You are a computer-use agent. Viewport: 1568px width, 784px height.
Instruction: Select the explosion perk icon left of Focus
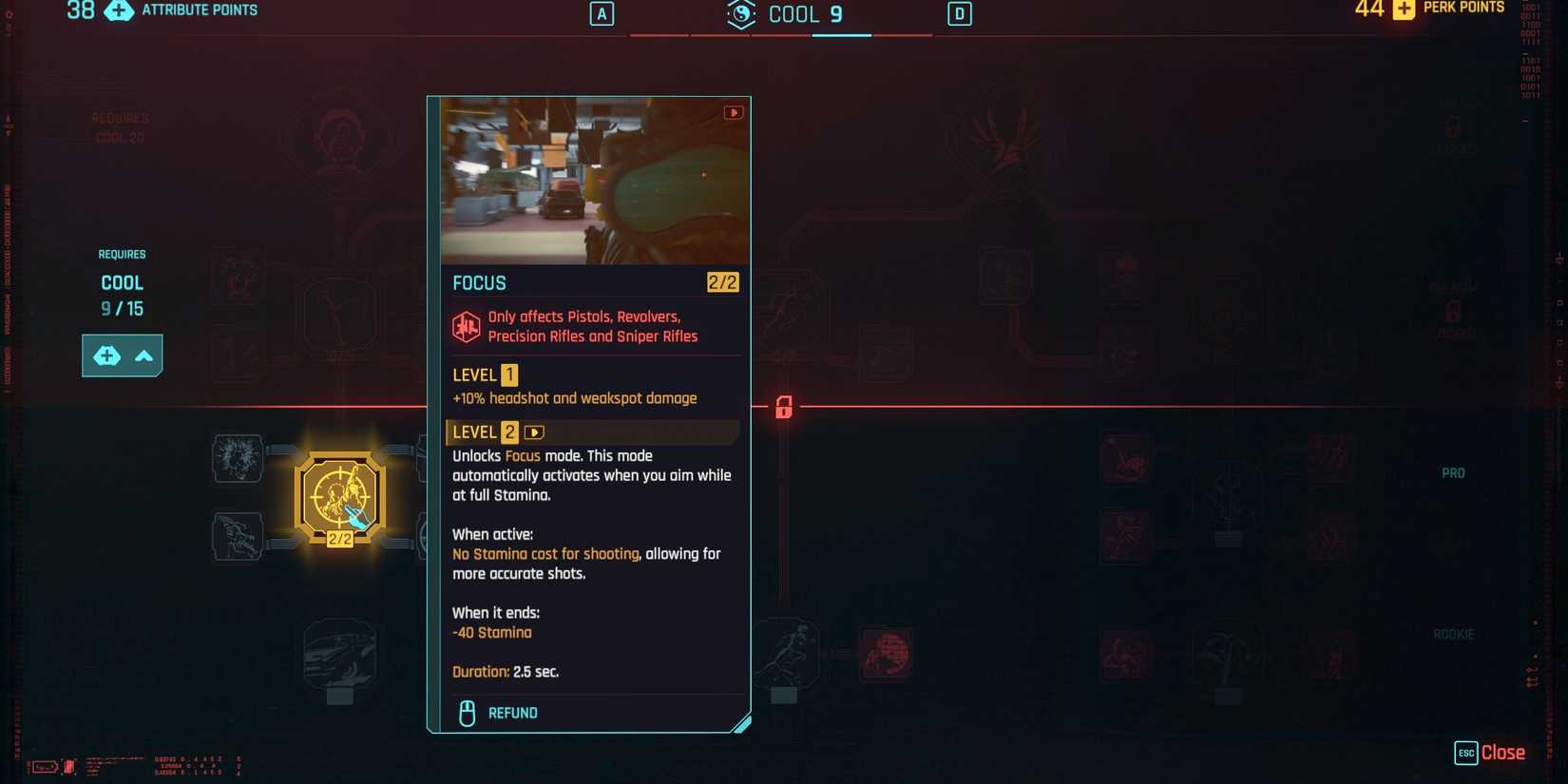click(238, 458)
